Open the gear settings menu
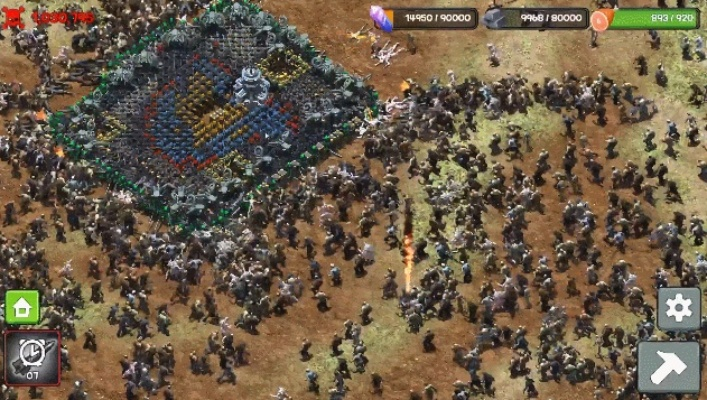This screenshot has height=400, width=707. [x=677, y=308]
